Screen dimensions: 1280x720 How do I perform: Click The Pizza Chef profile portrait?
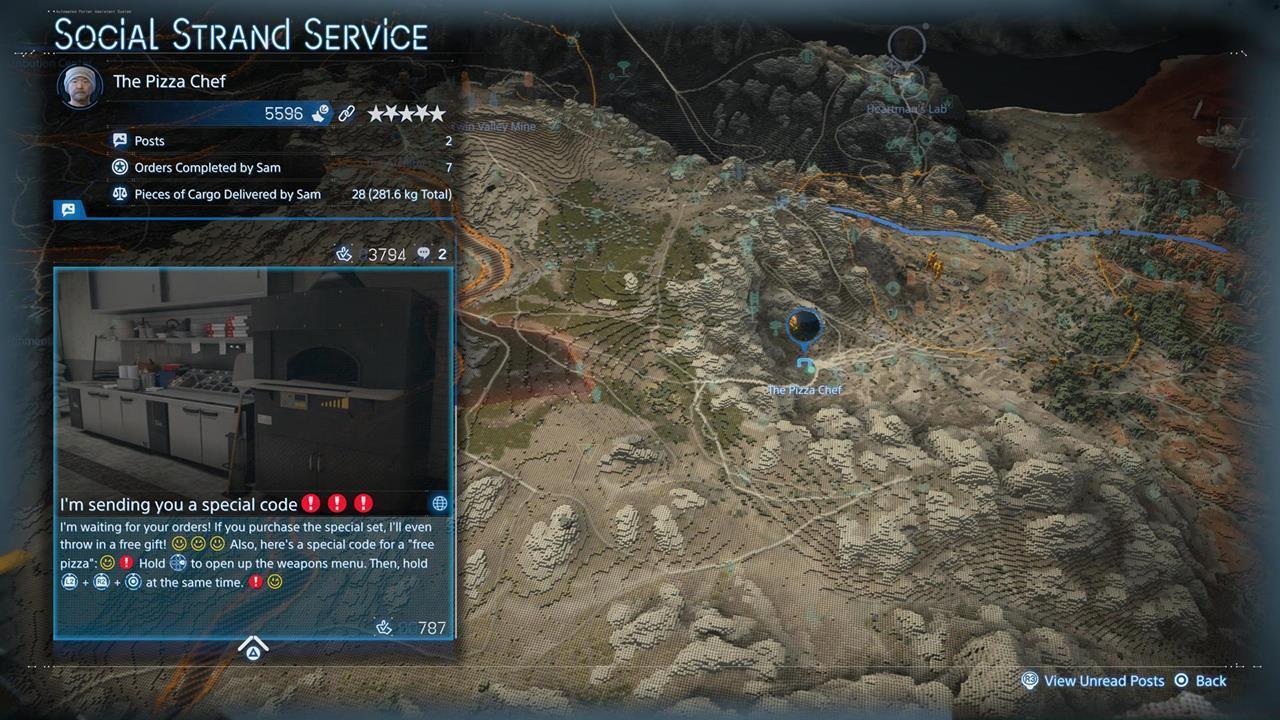point(80,87)
